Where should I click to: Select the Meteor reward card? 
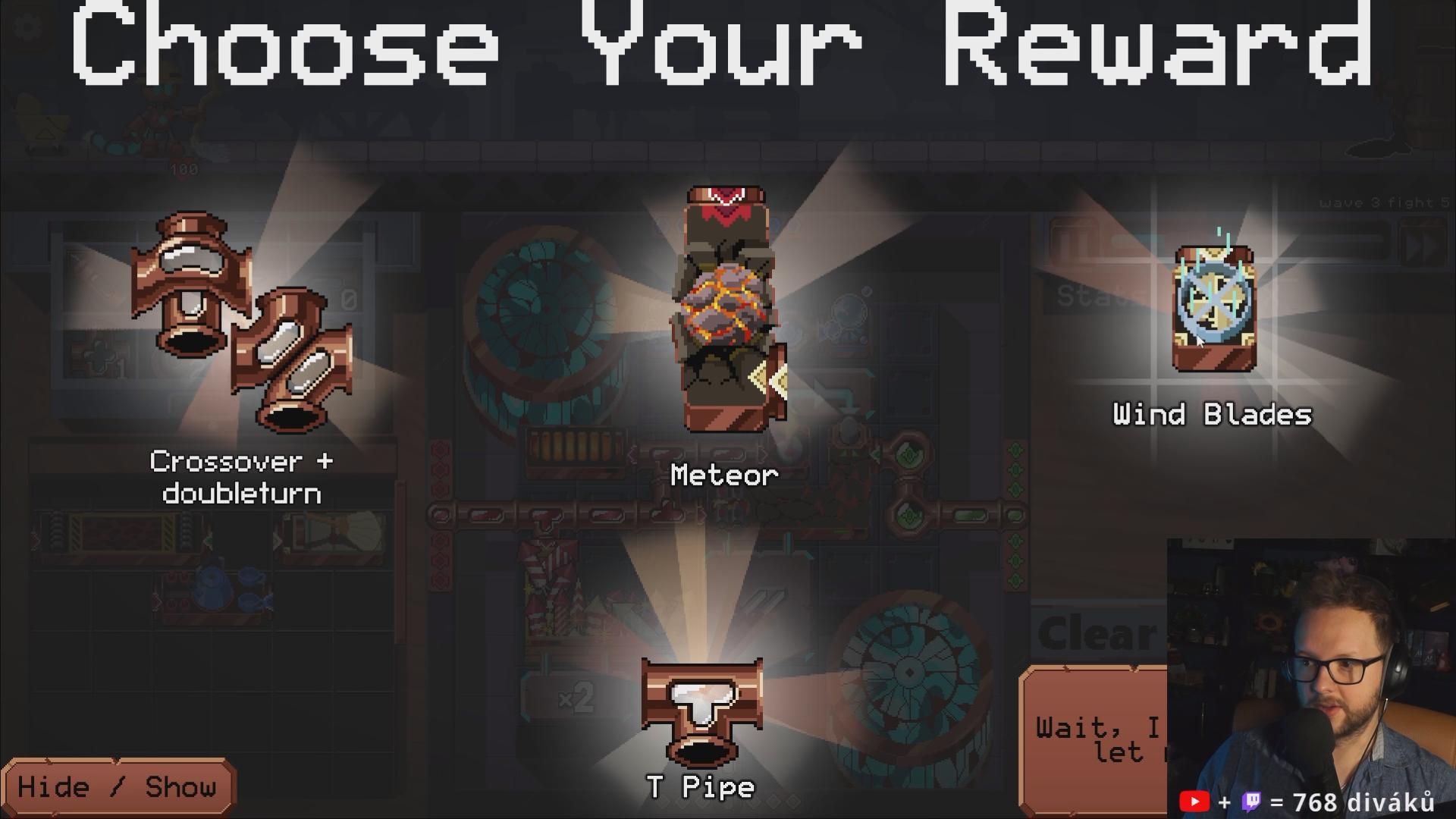coord(726,311)
